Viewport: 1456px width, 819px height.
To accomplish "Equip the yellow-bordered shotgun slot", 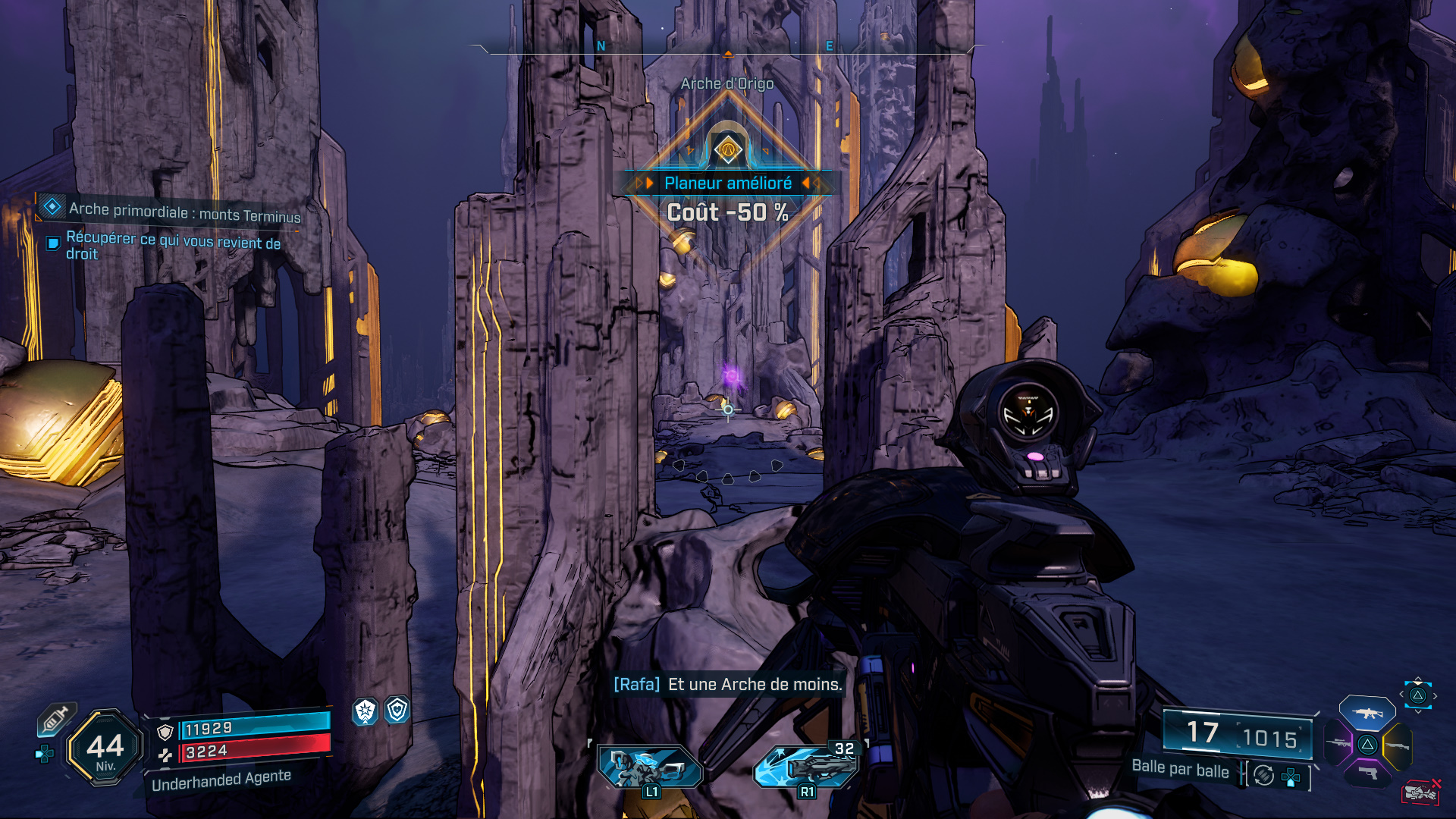I will (x=1398, y=746).
